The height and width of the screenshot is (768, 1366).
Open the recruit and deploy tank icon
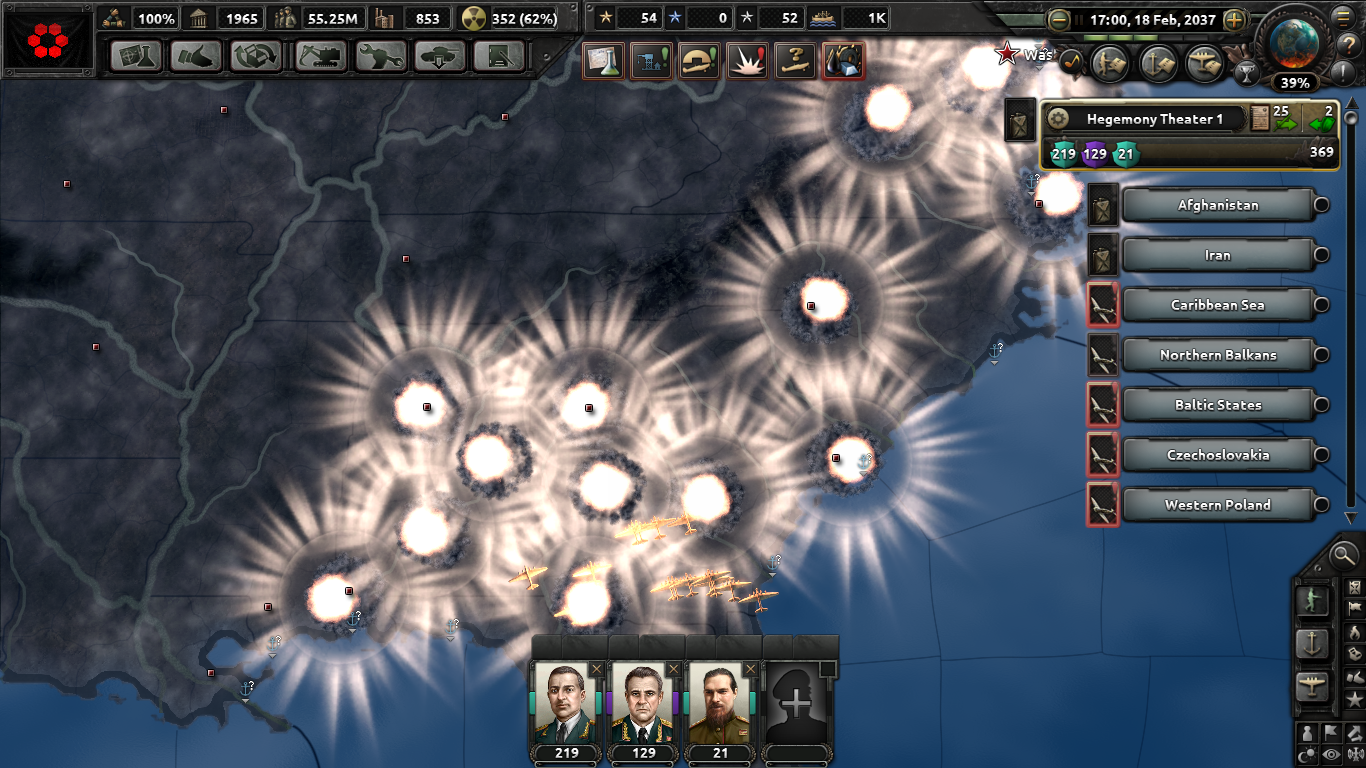pos(440,57)
